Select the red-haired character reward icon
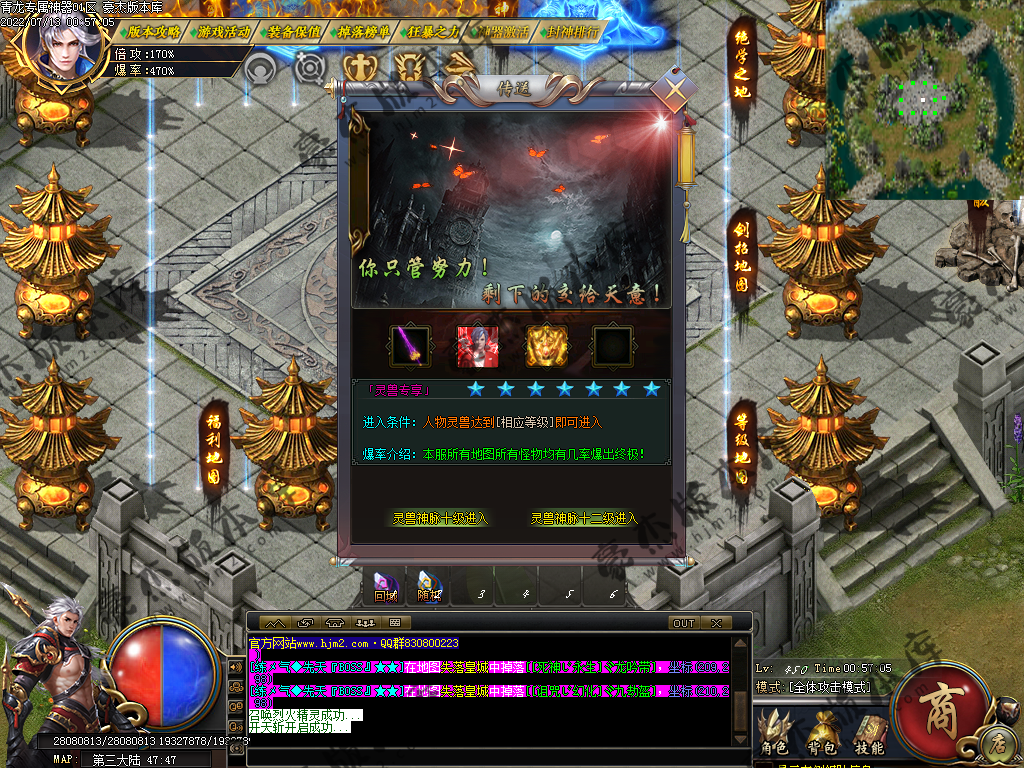Image resolution: width=1024 pixels, height=768 pixels. click(477, 346)
